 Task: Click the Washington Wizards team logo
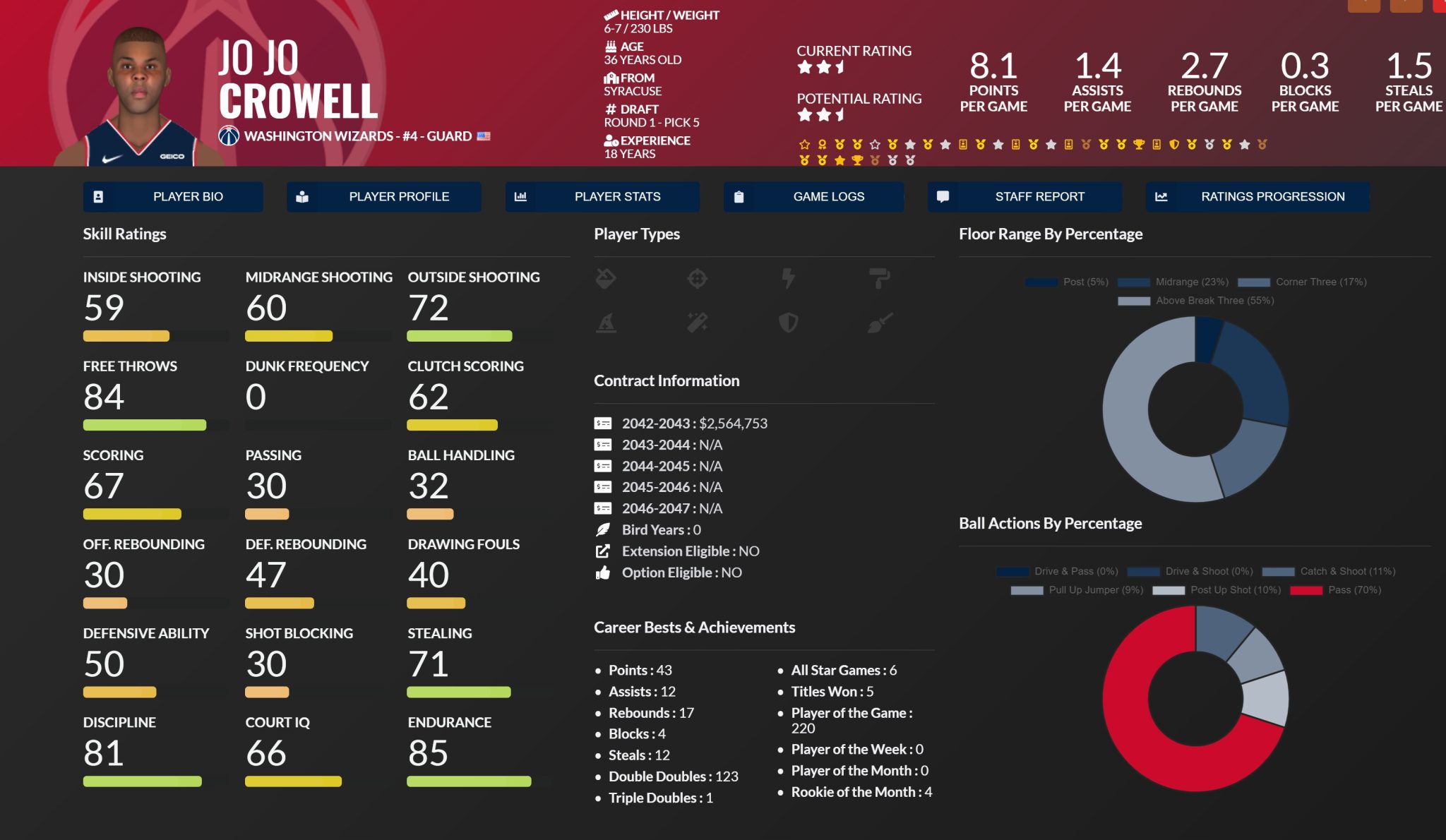click(229, 136)
